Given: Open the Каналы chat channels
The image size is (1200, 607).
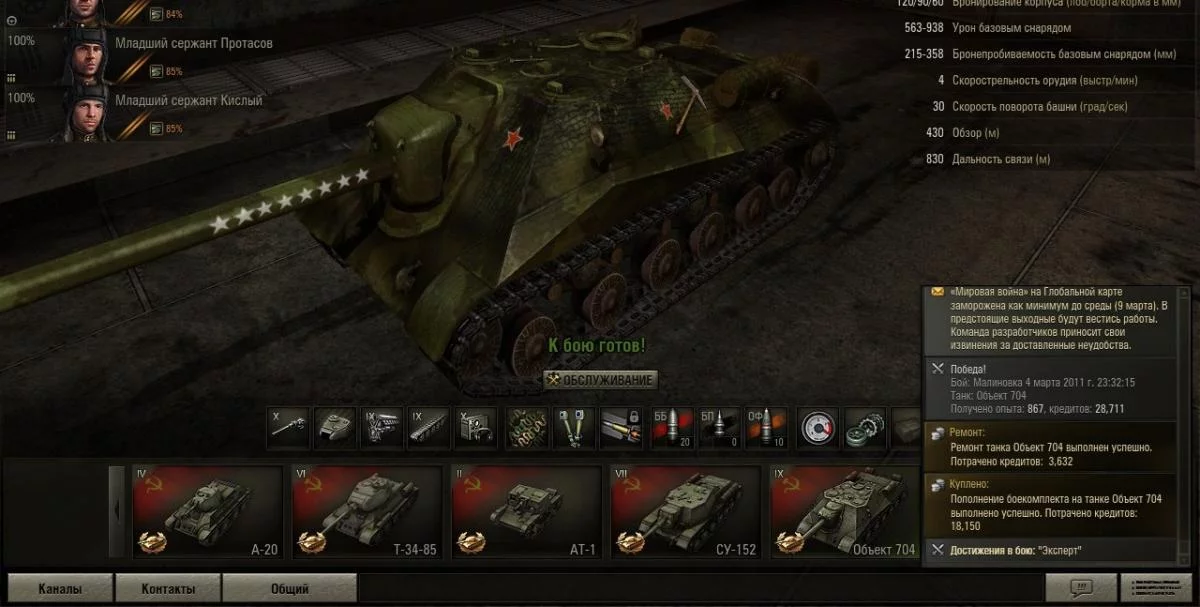Looking at the screenshot, I should pyautogui.click(x=60, y=589).
